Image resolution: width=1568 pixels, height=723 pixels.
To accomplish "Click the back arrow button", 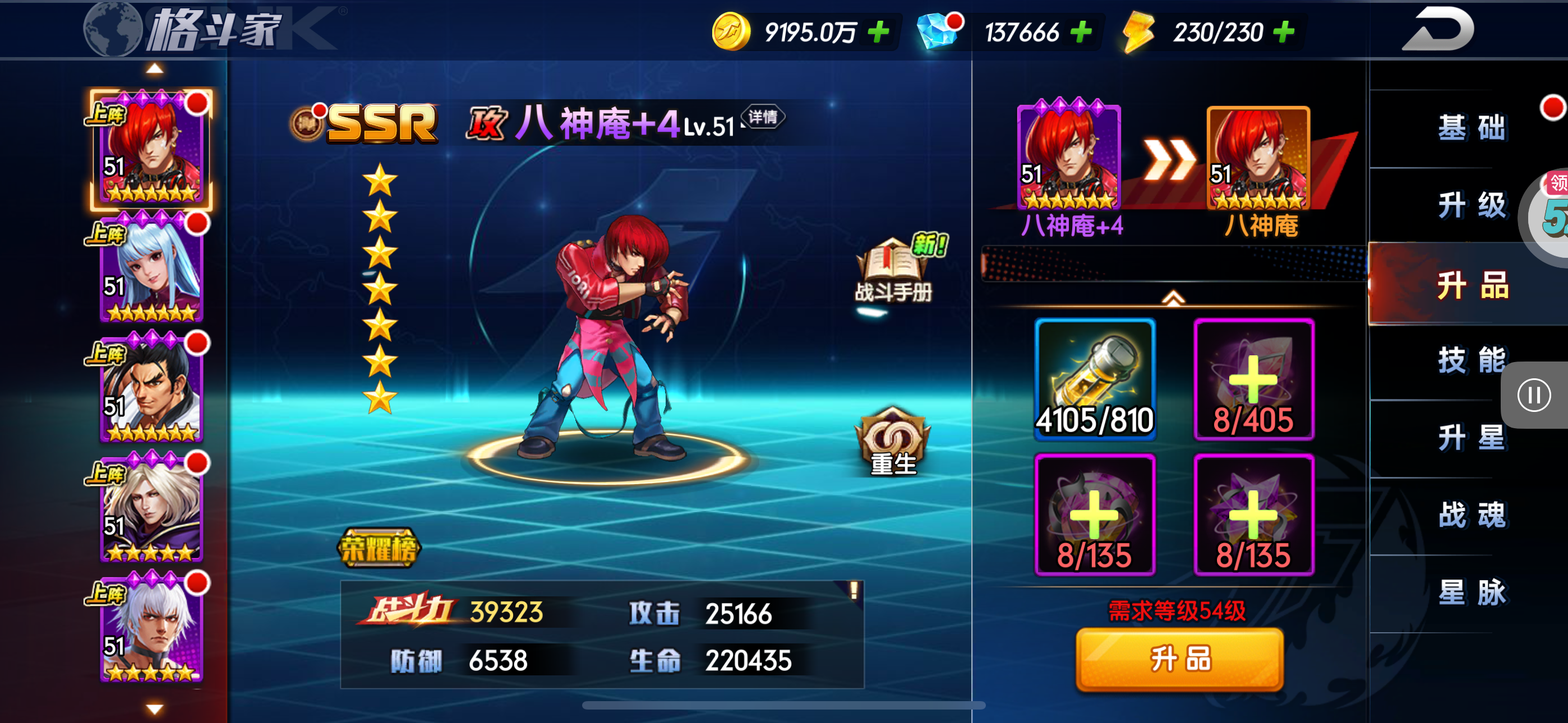I will [x=1438, y=29].
